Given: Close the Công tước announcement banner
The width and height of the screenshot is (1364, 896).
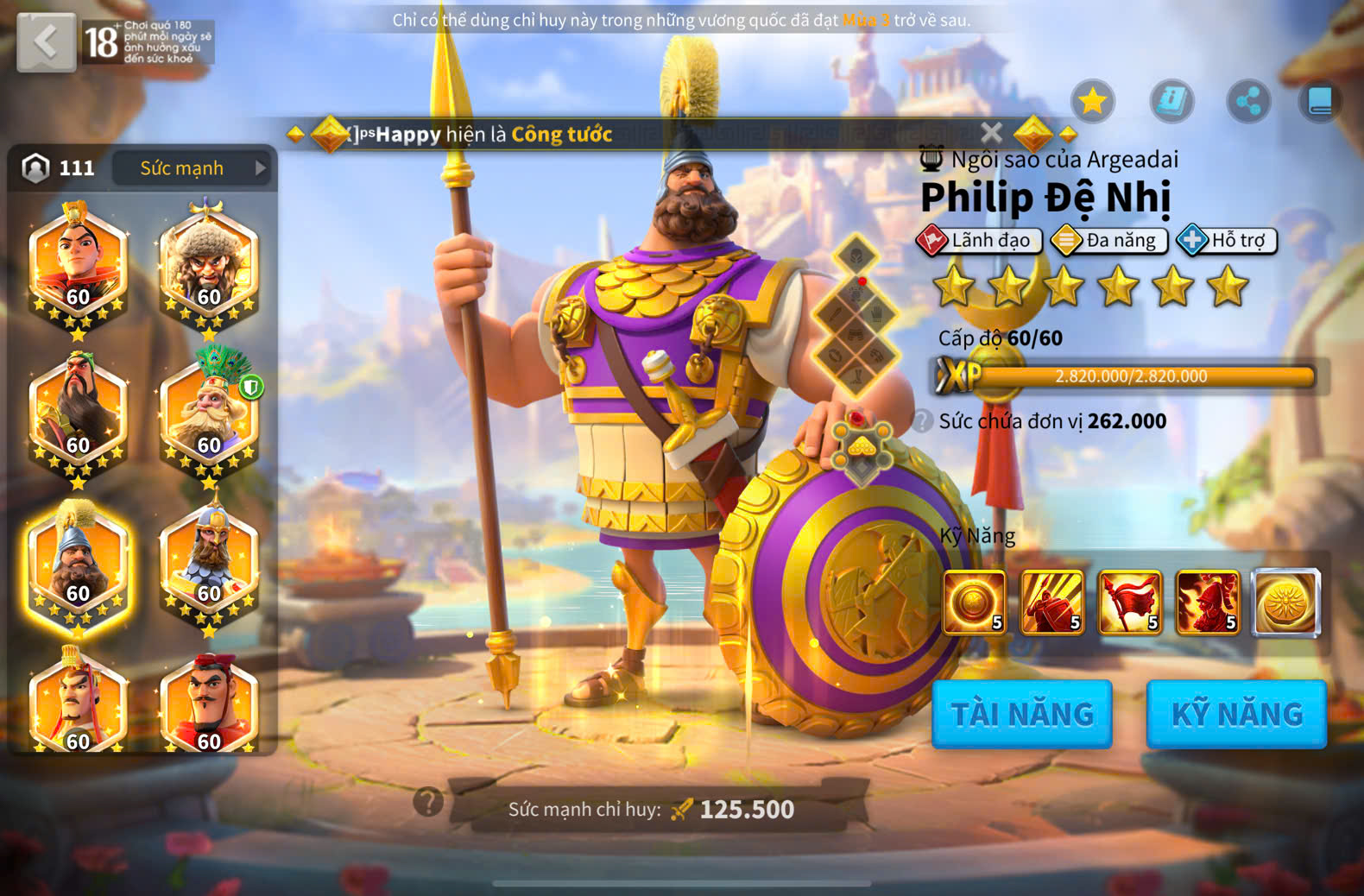Looking at the screenshot, I should 991,133.
